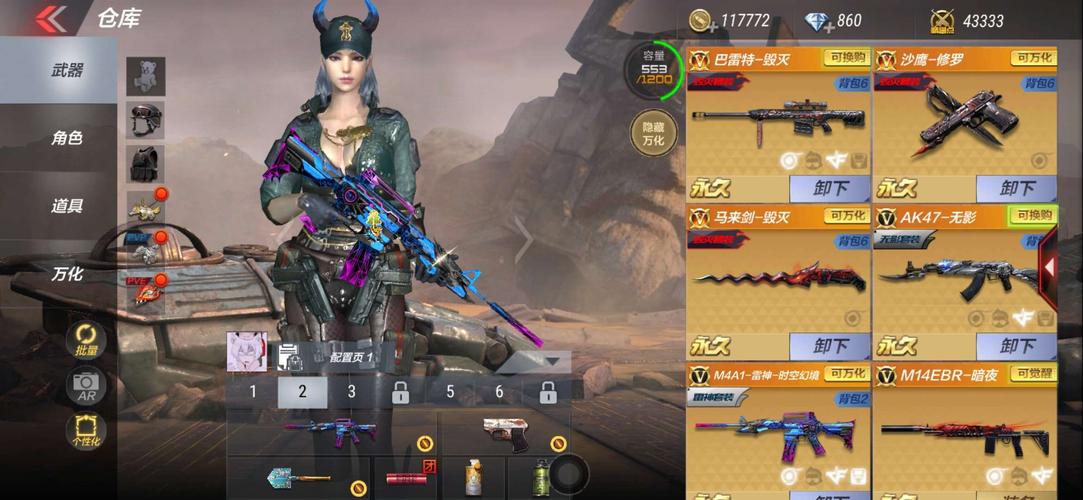The width and height of the screenshot is (1083, 500).
Task: Switch to loadout slot 1
Action: click(253, 392)
